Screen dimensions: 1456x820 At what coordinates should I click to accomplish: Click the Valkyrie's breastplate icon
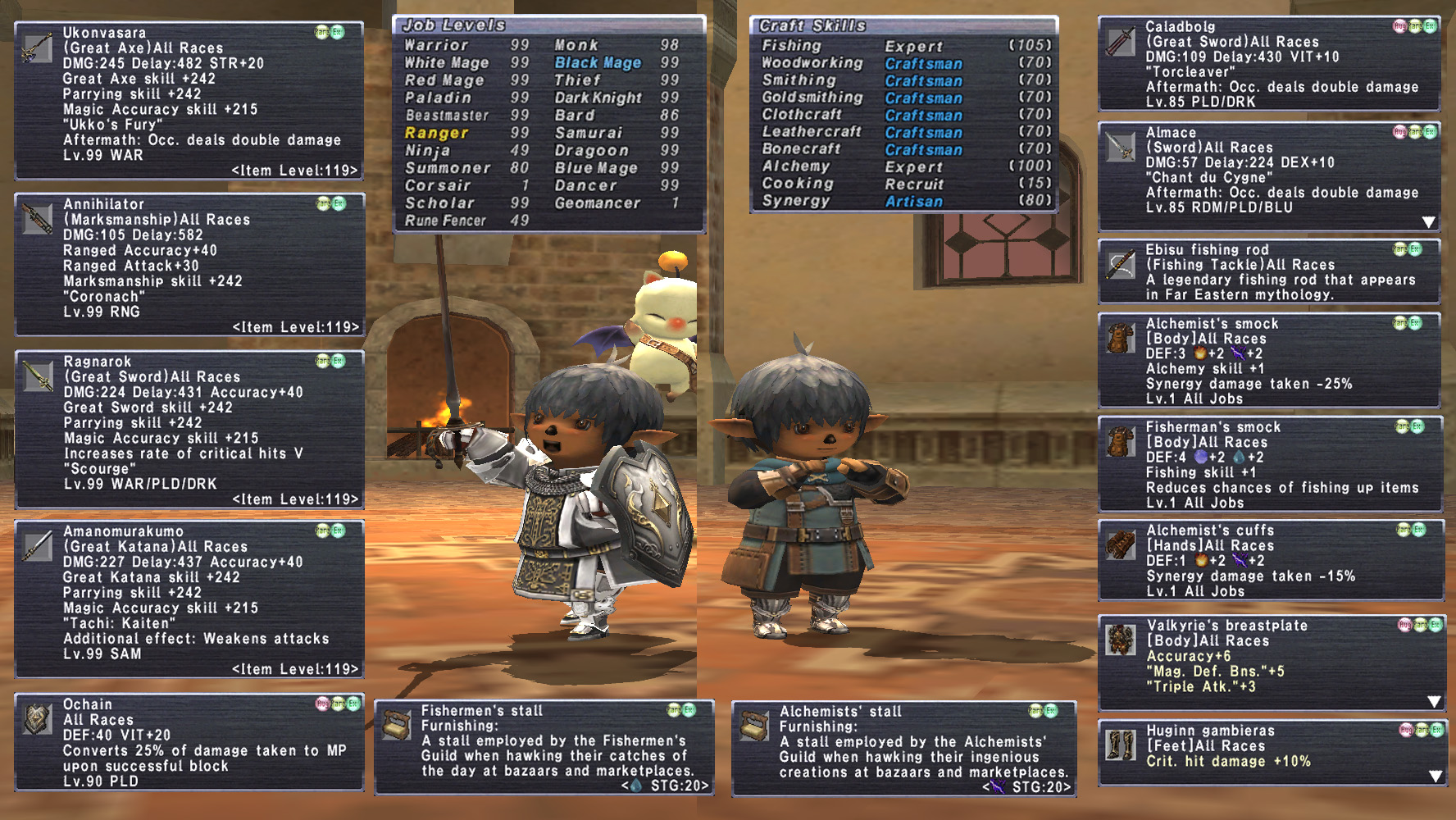point(1120,640)
